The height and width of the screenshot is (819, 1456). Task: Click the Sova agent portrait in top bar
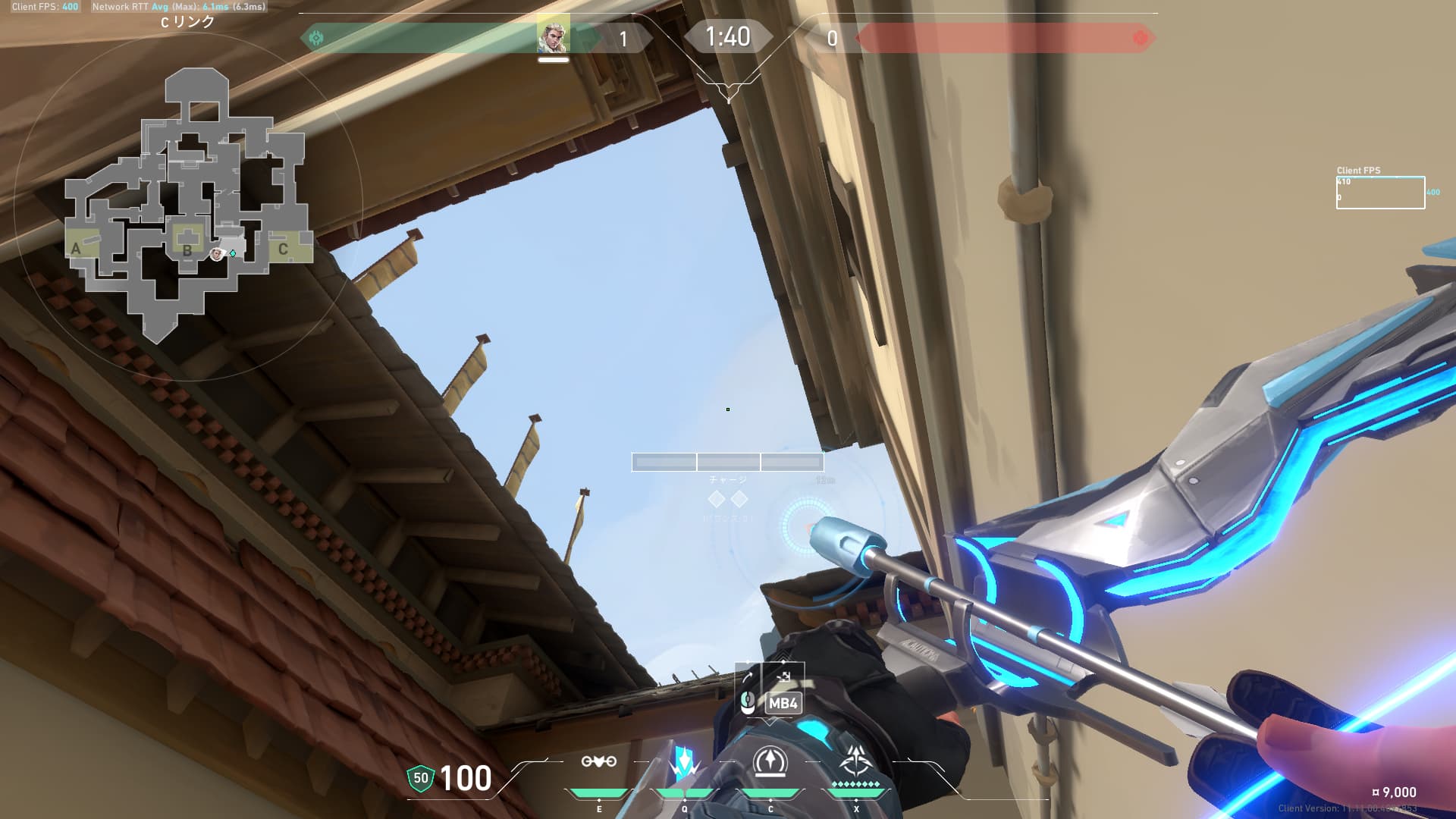pyautogui.click(x=553, y=36)
